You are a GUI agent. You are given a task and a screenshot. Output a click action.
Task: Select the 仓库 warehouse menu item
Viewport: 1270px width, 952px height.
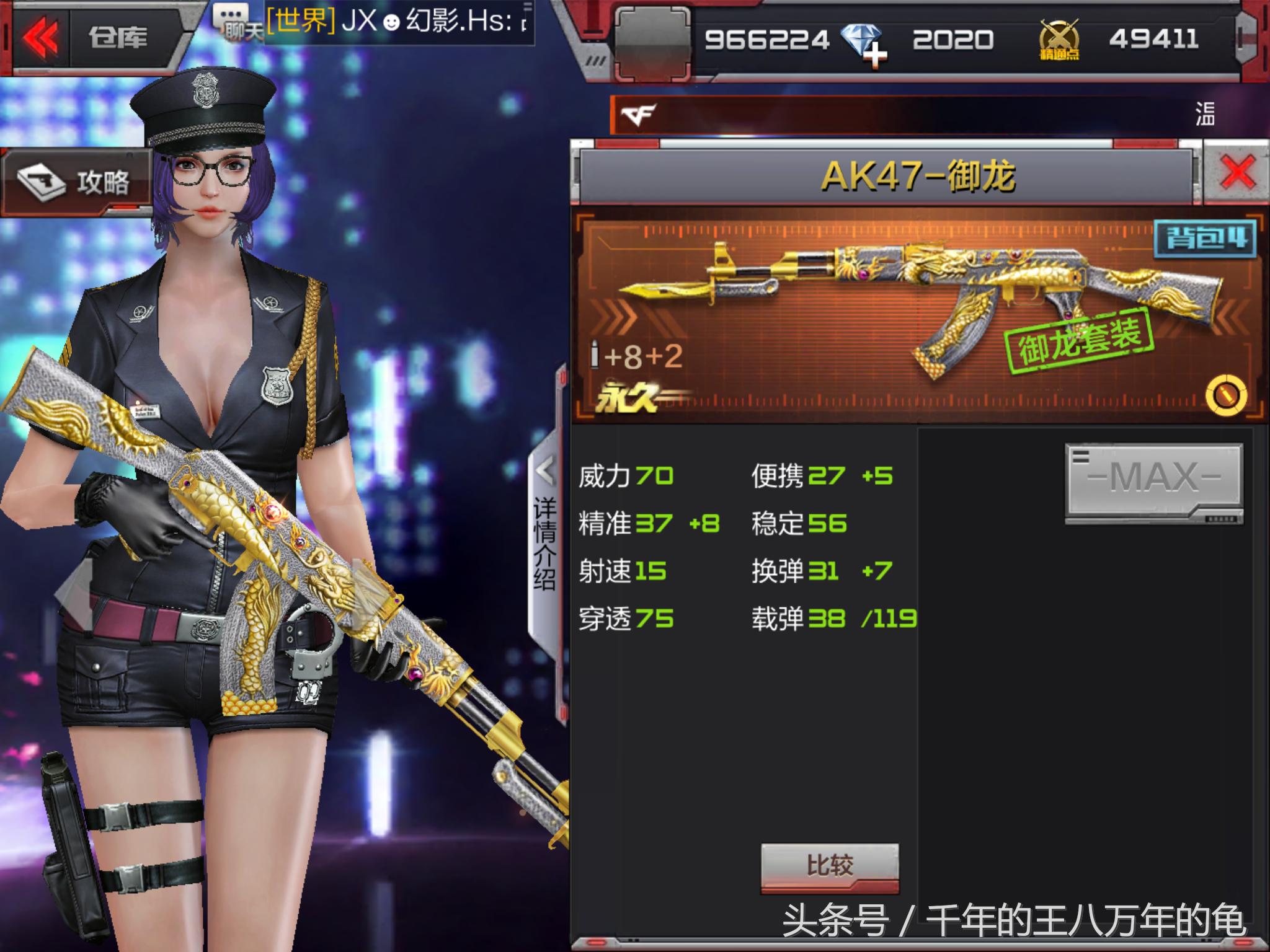coord(117,38)
